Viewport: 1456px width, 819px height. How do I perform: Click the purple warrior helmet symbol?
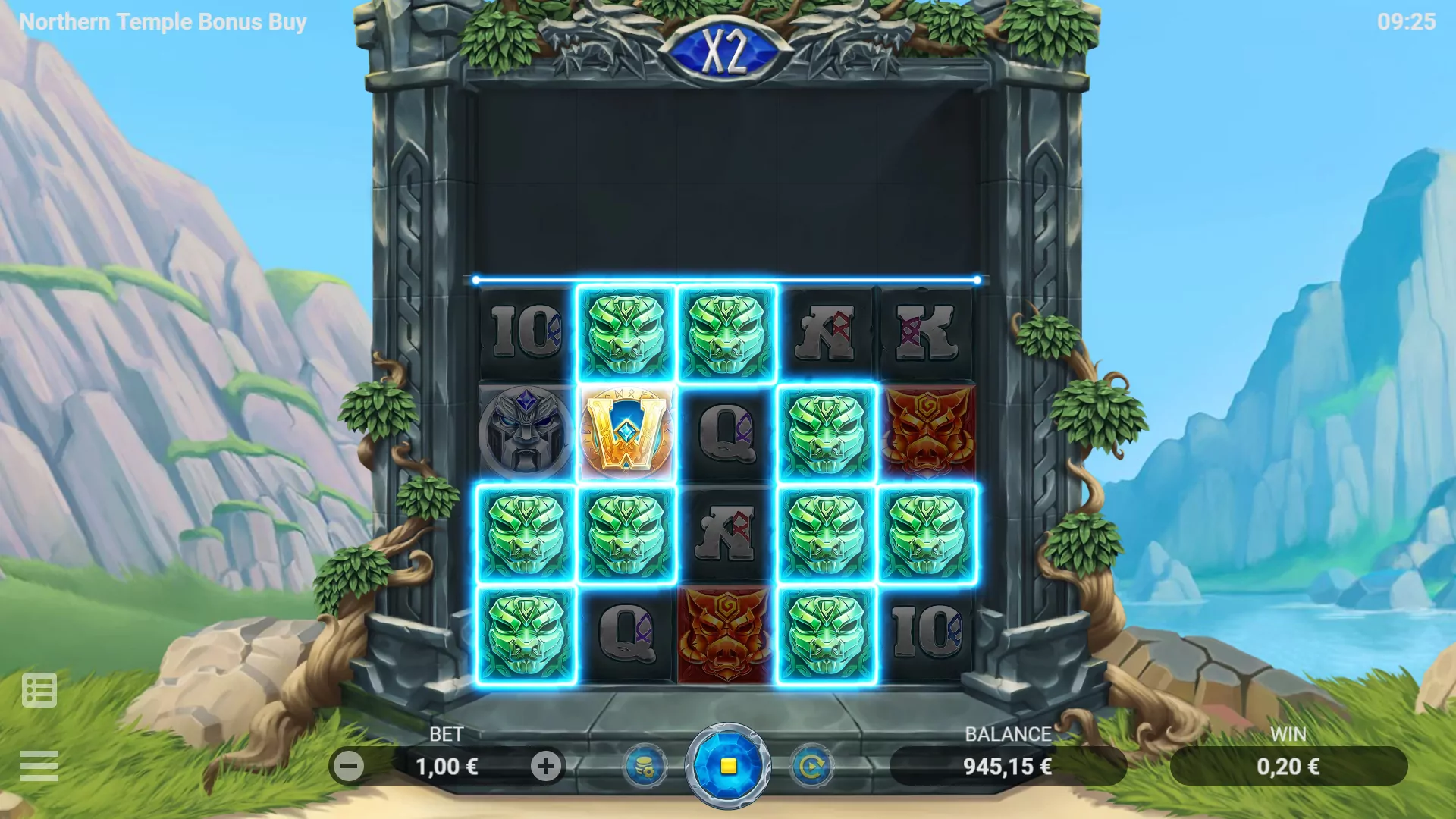(526, 432)
